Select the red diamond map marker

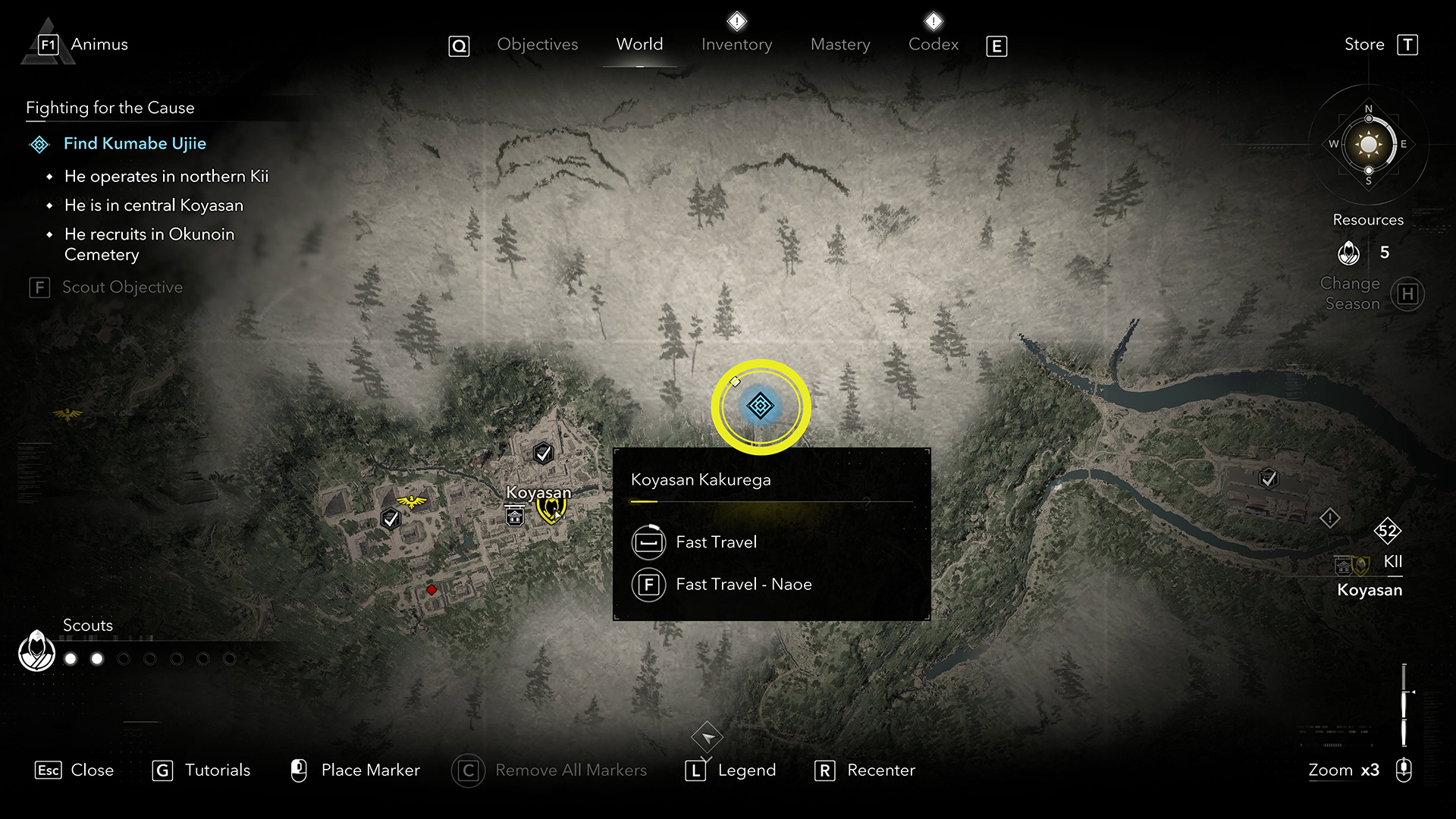coord(431,590)
